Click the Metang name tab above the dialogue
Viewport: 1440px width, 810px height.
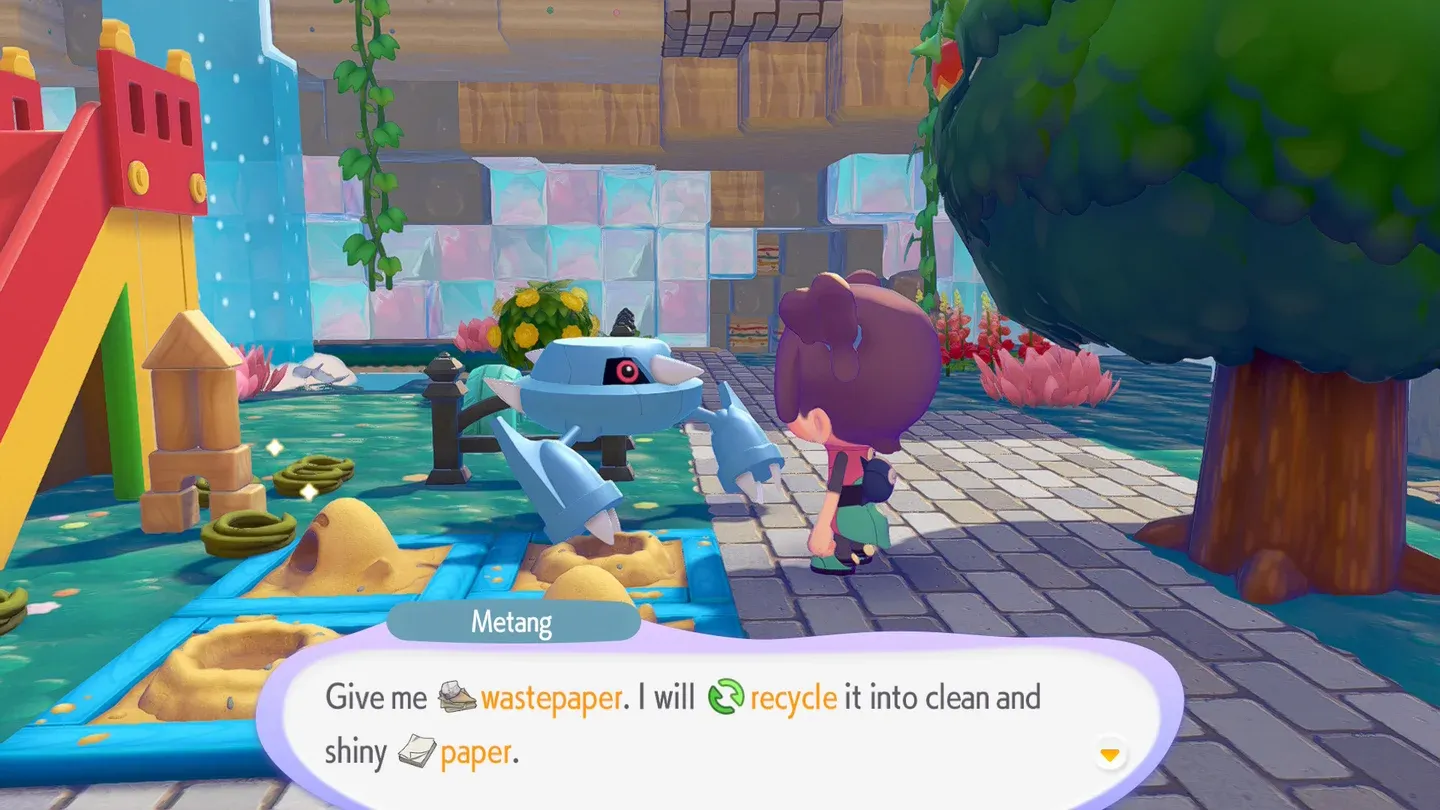coord(513,621)
